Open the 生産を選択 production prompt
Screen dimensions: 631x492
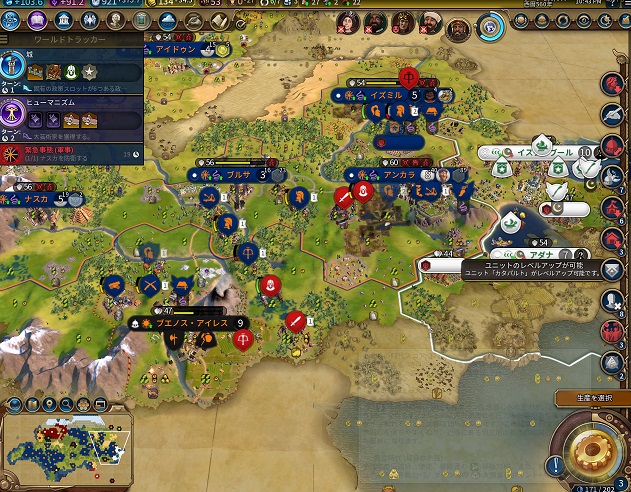[x=593, y=398]
